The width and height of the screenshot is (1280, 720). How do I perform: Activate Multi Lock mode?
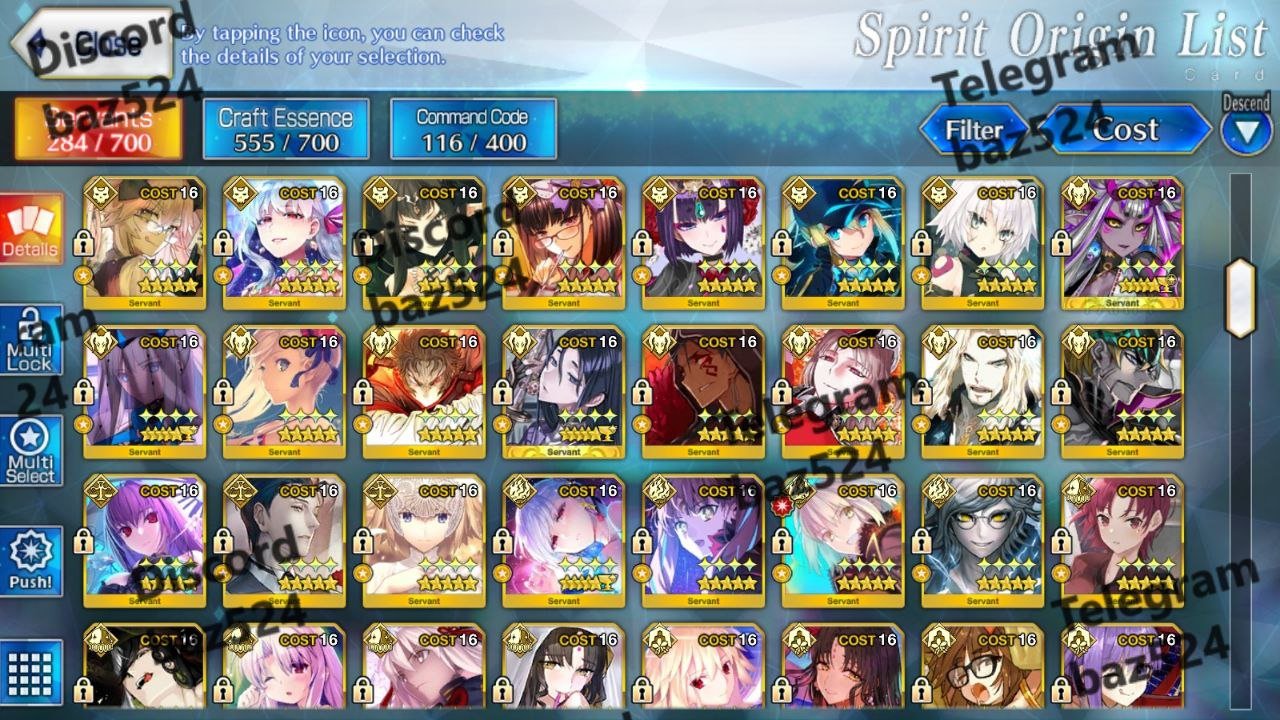(31, 342)
